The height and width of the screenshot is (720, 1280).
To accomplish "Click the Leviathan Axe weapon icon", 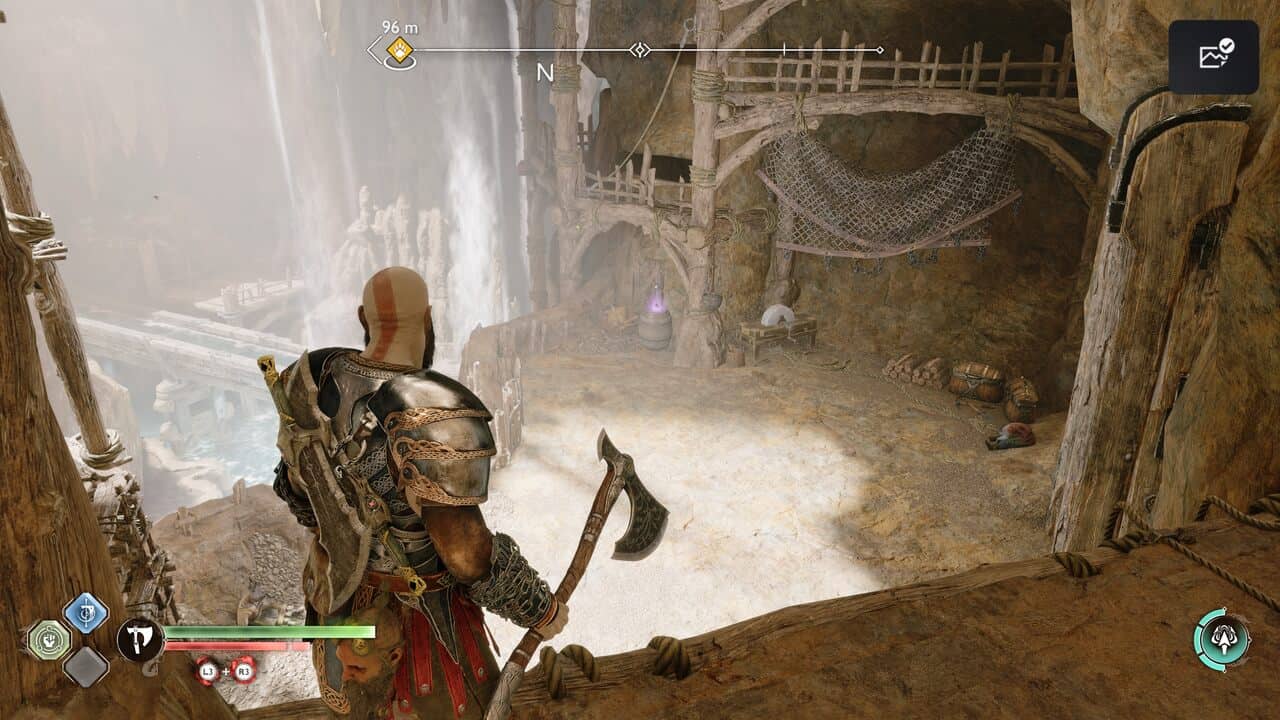I will pos(140,639).
